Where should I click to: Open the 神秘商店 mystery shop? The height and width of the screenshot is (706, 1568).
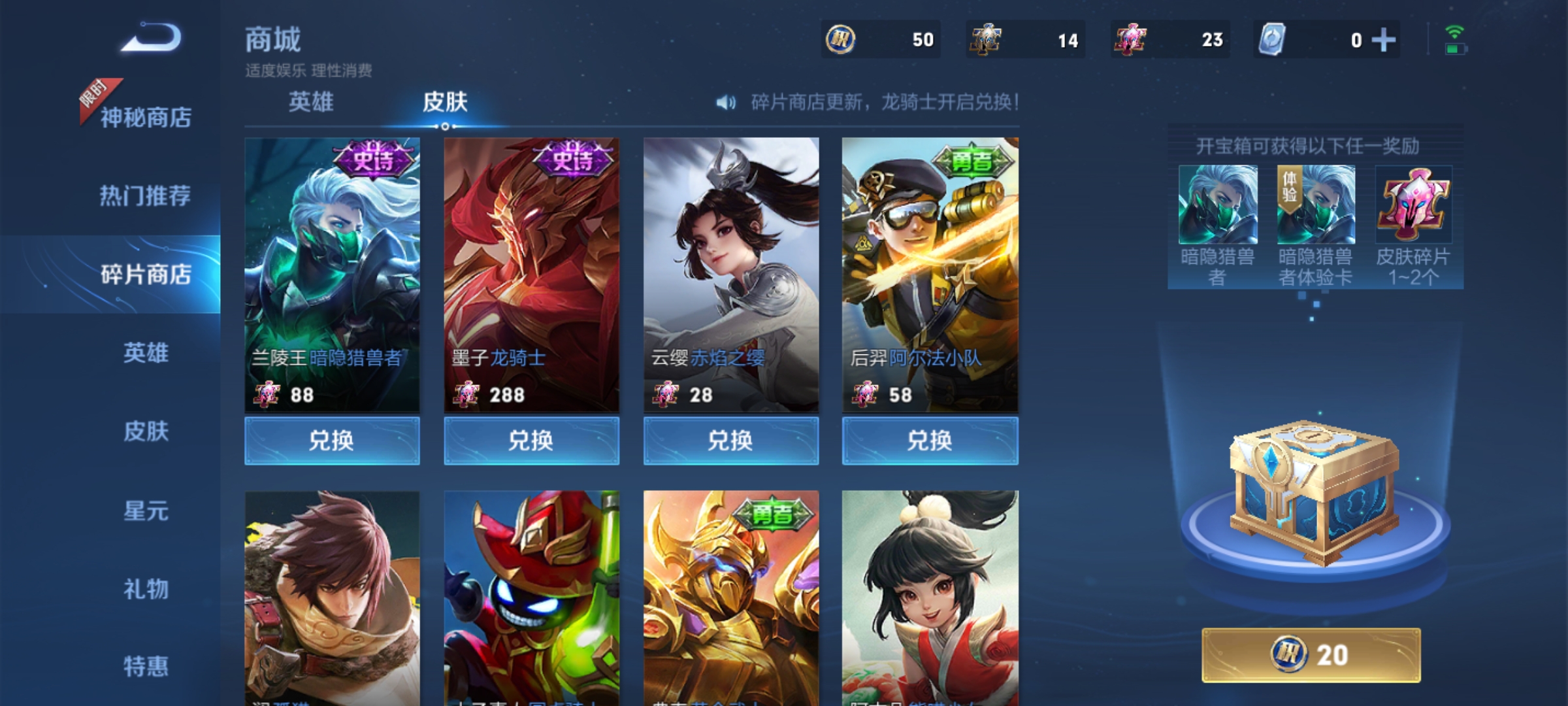pos(145,118)
